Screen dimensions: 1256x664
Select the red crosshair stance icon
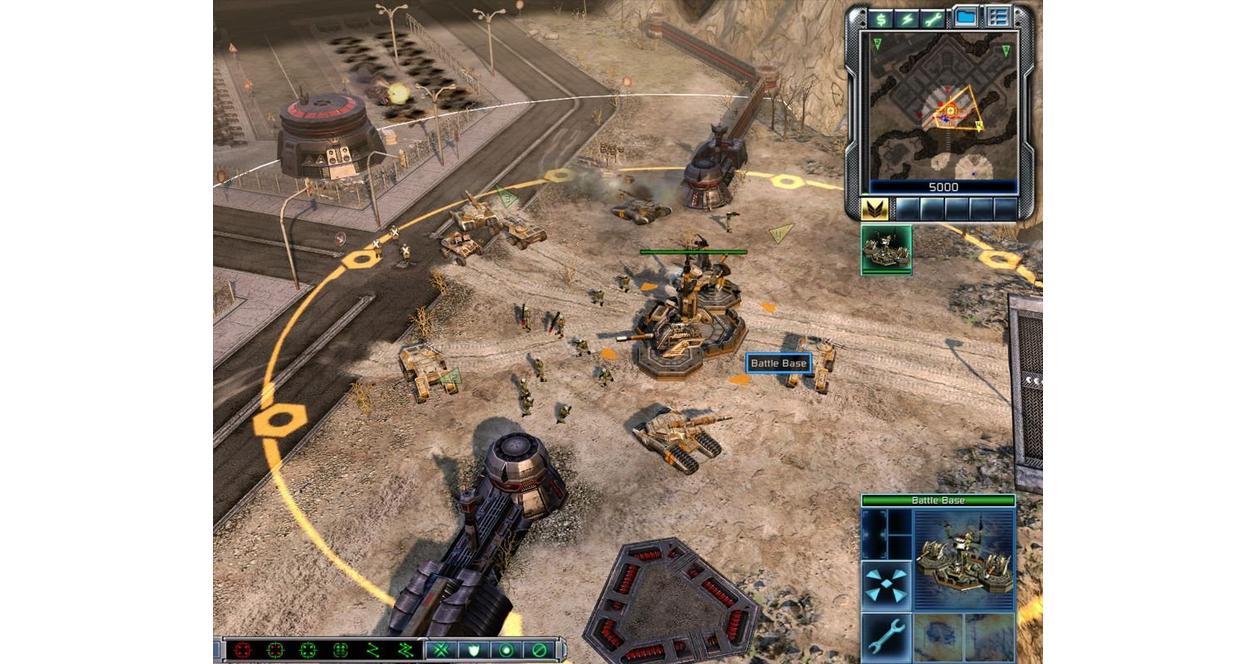coord(242,650)
